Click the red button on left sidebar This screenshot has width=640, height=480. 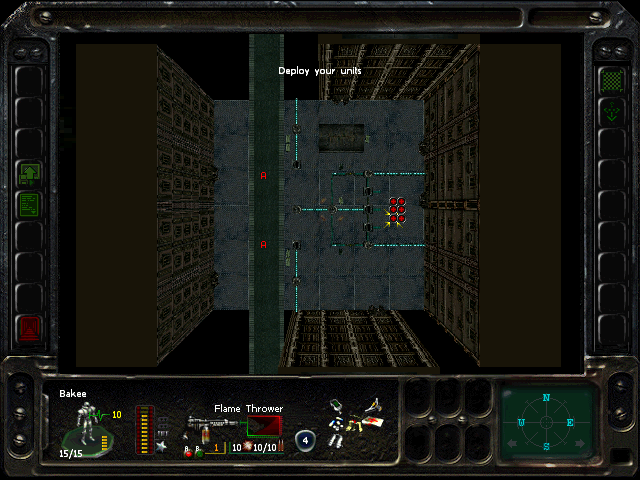29,328
